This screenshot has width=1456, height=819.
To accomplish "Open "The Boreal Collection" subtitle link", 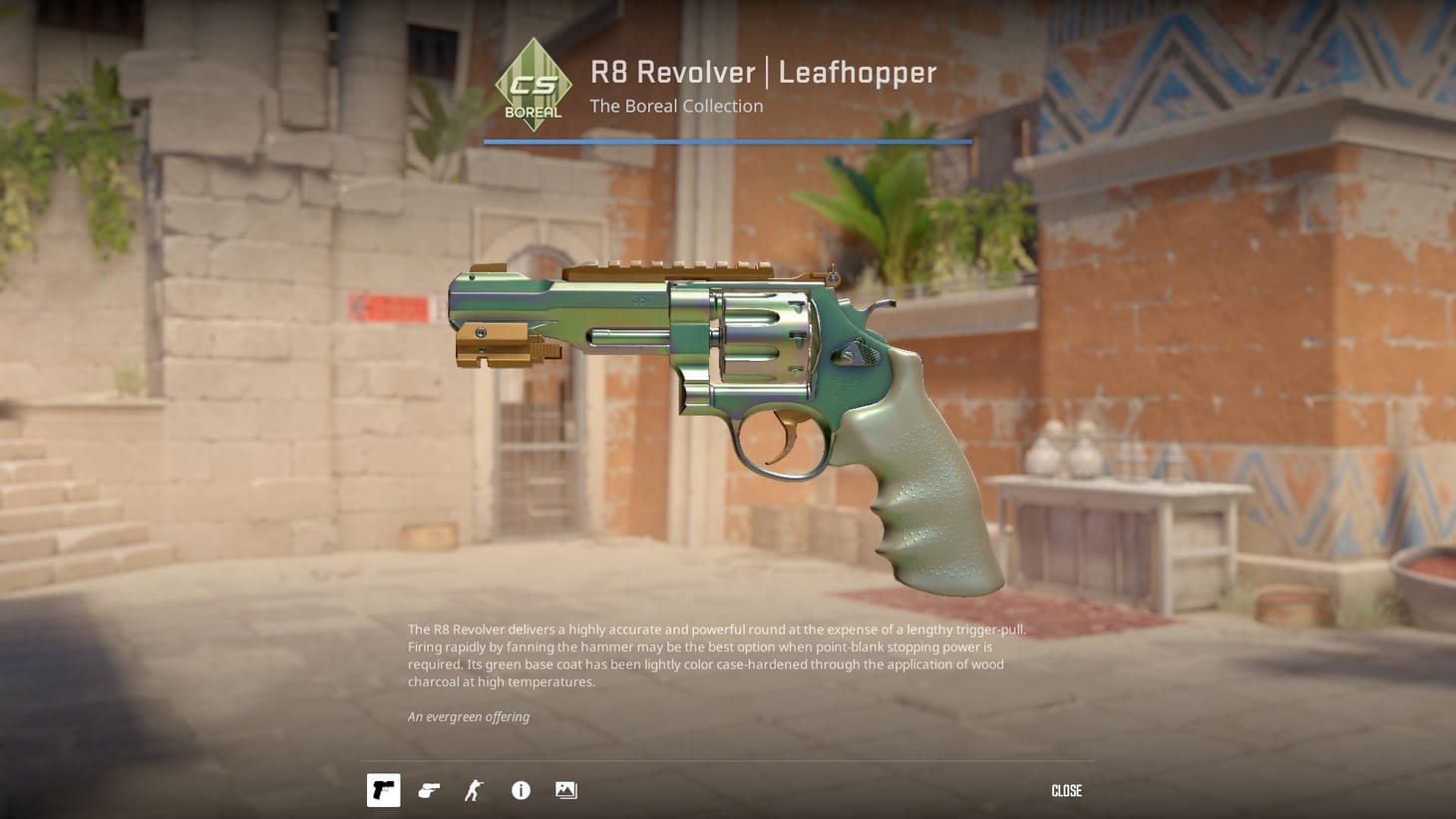I will (x=675, y=106).
